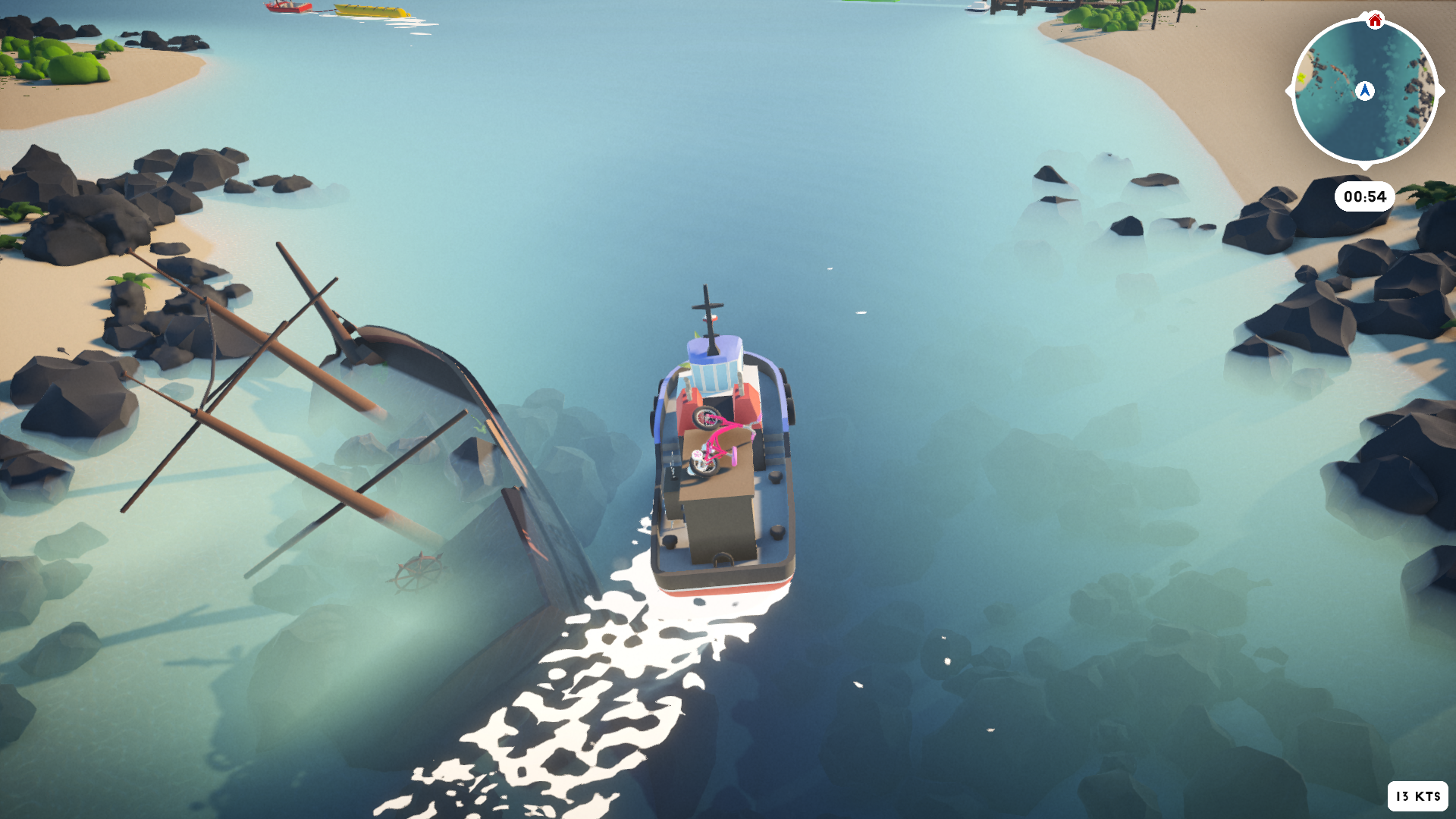This screenshot has width=1456, height=819.
Task: Select the blue player arrow in the minimap
Action: click(x=1365, y=89)
